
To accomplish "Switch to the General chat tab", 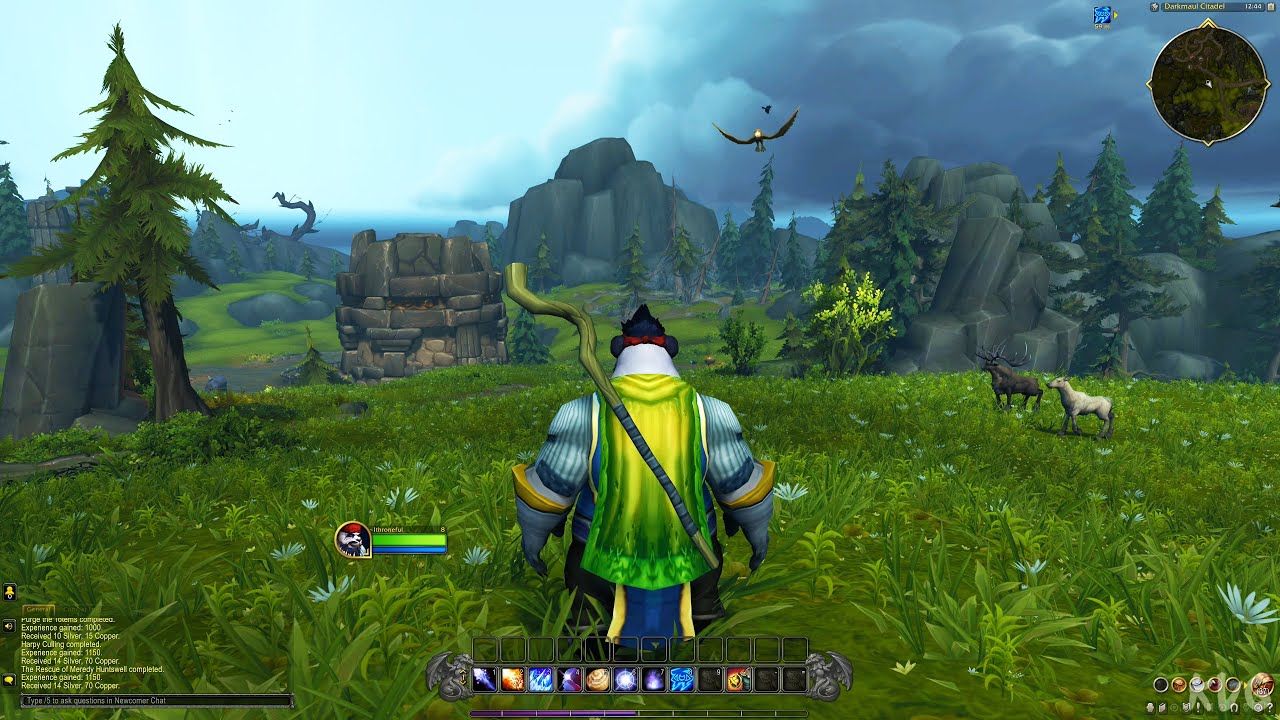I will click(38, 609).
